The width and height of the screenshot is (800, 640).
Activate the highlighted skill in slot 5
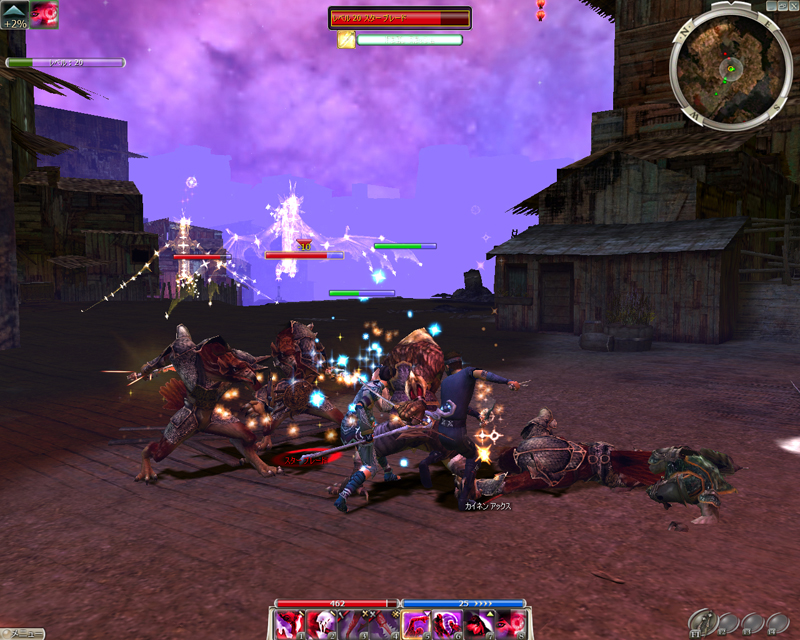(416, 625)
